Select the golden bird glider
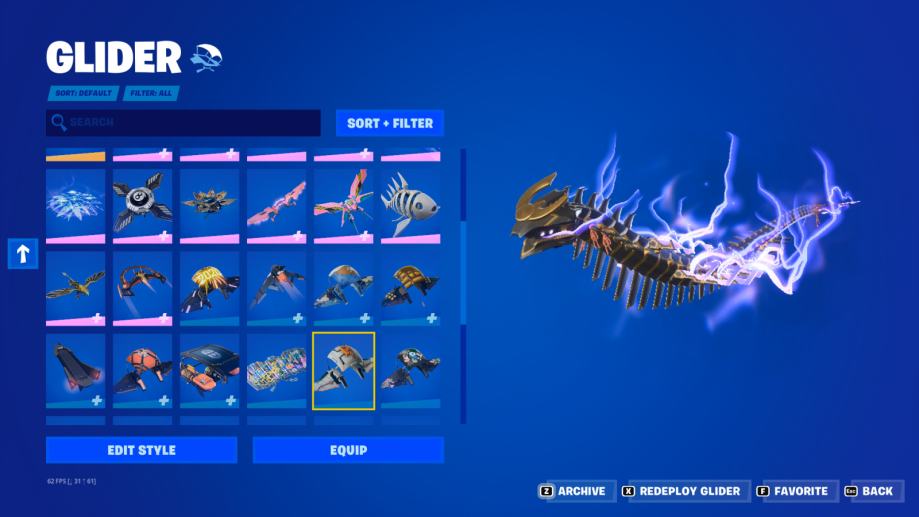Image resolution: width=919 pixels, height=517 pixels. (75, 286)
